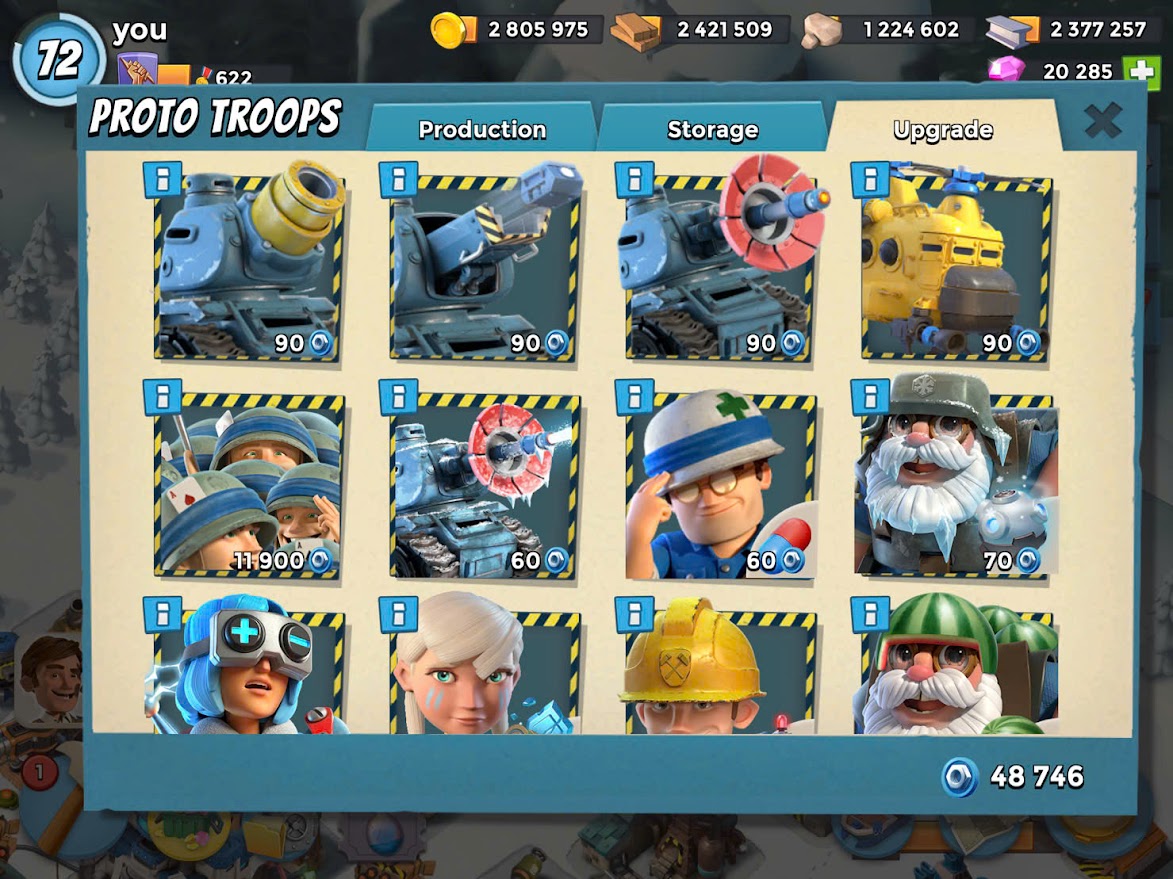Close the Proto Troops window
The image size is (1173, 879).
pos(1103,121)
